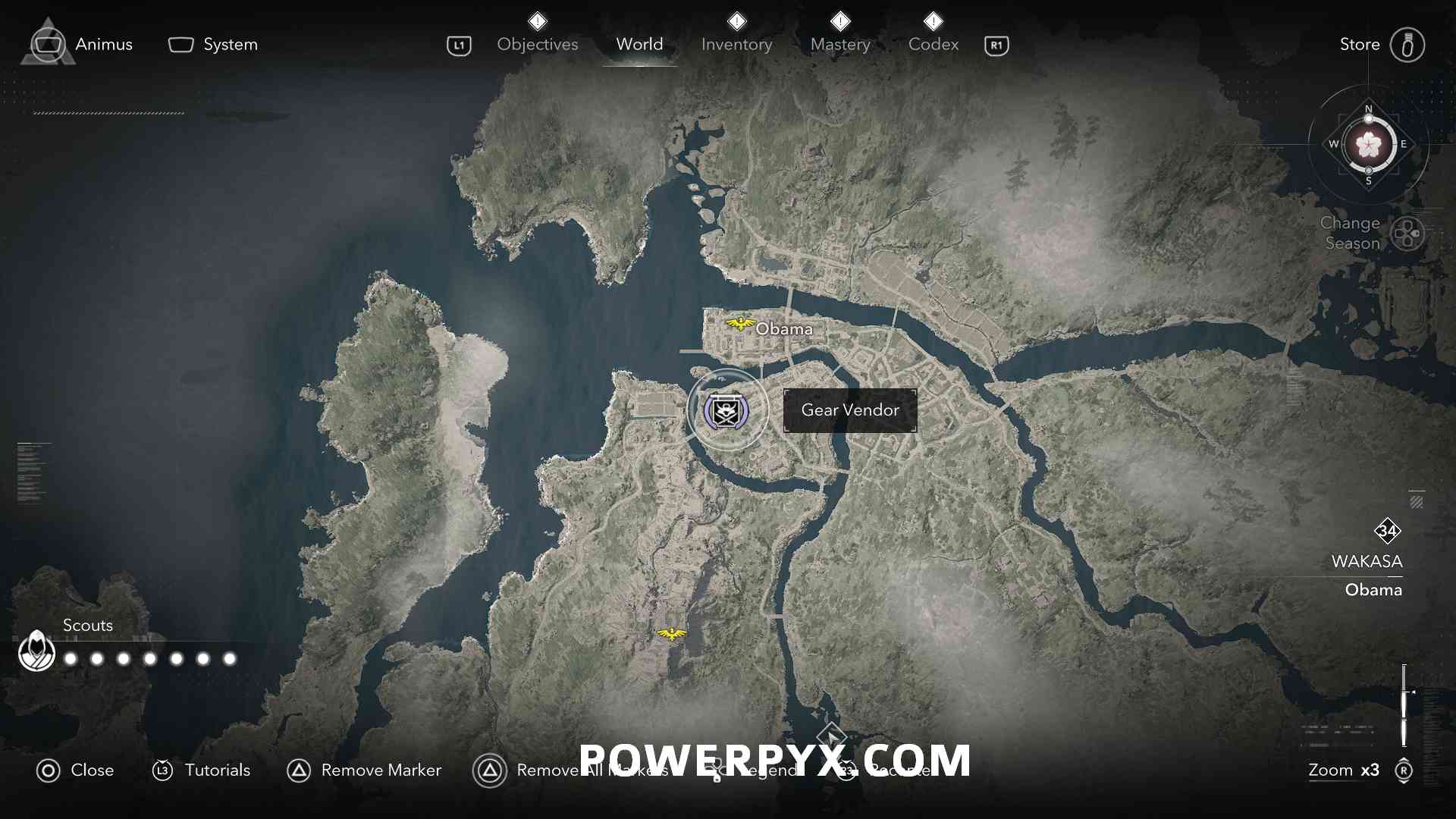Screen dimensions: 1456x819
Task: Open the Inventory tab
Action: [736, 44]
